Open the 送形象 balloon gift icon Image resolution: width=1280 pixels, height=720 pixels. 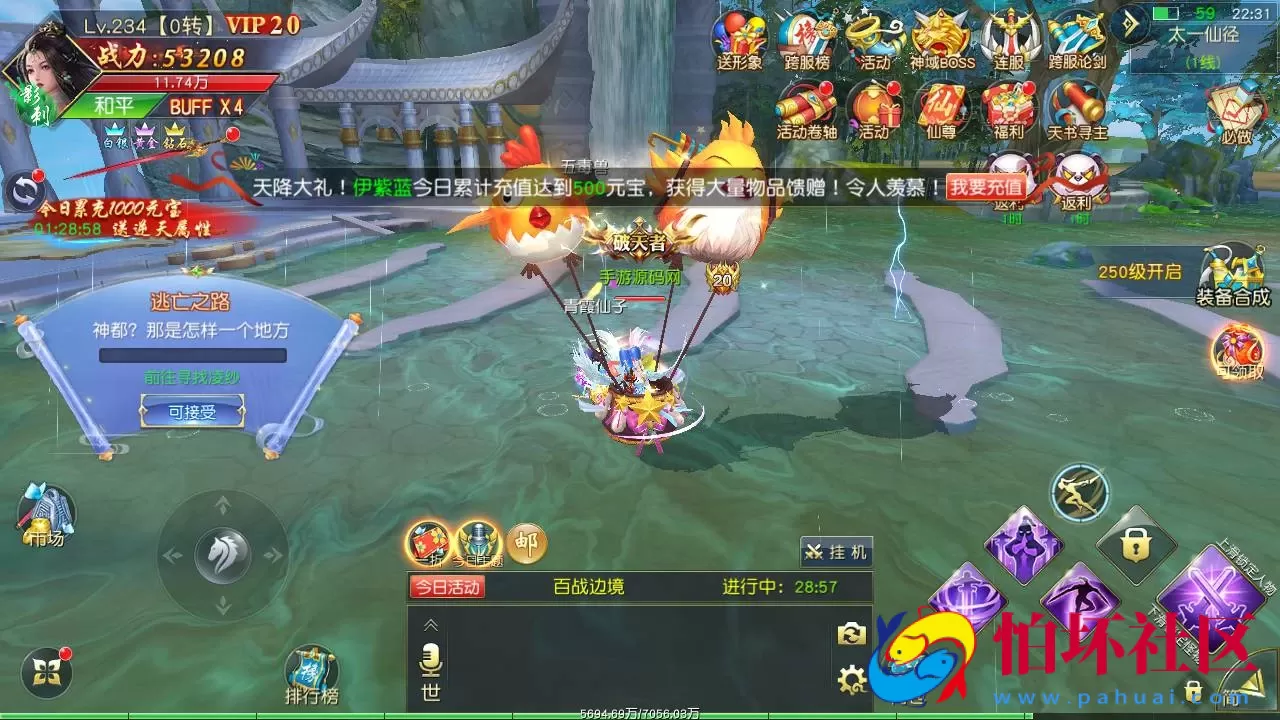click(739, 40)
